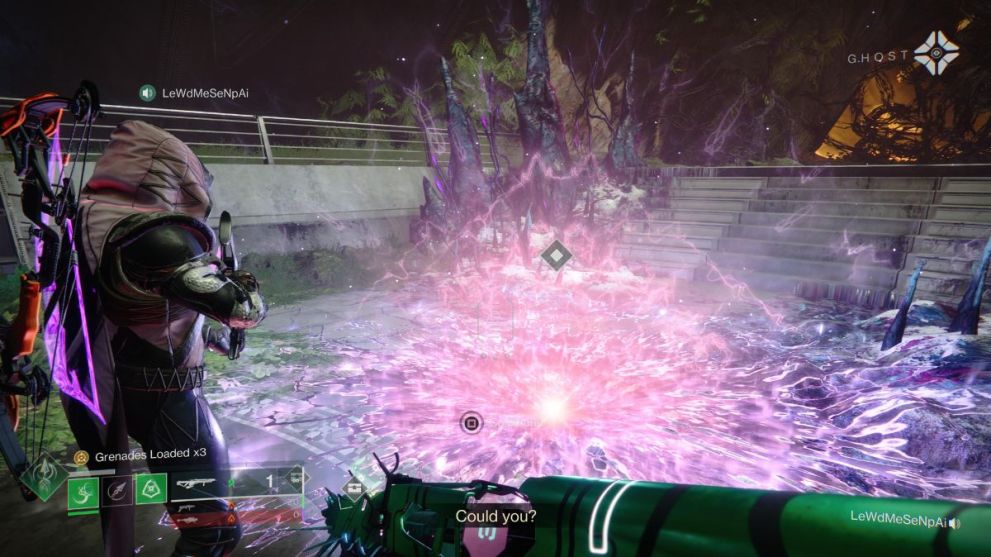The width and height of the screenshot is (991, 557).
Task: Click the Grenades Loaded x3 buff icon
Action: click(80, 457)
